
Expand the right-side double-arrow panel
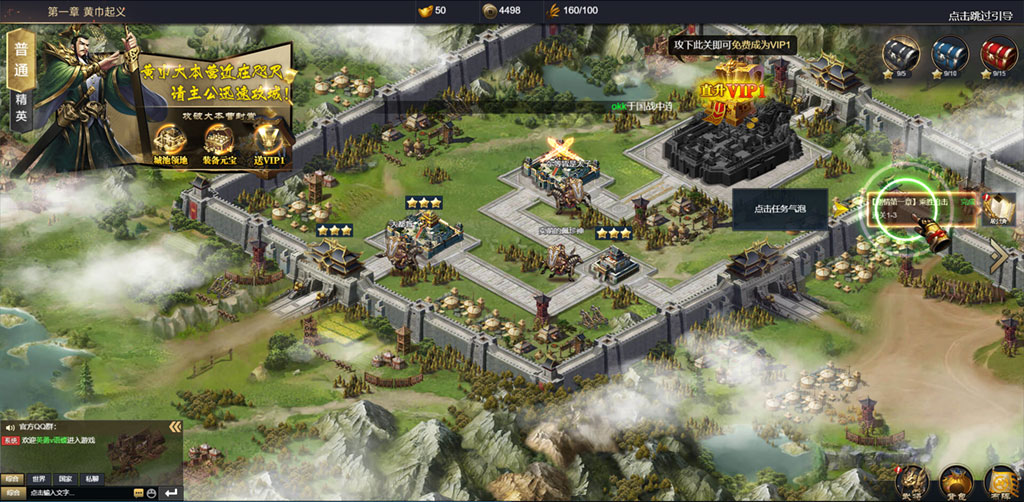coord(1000,256)
